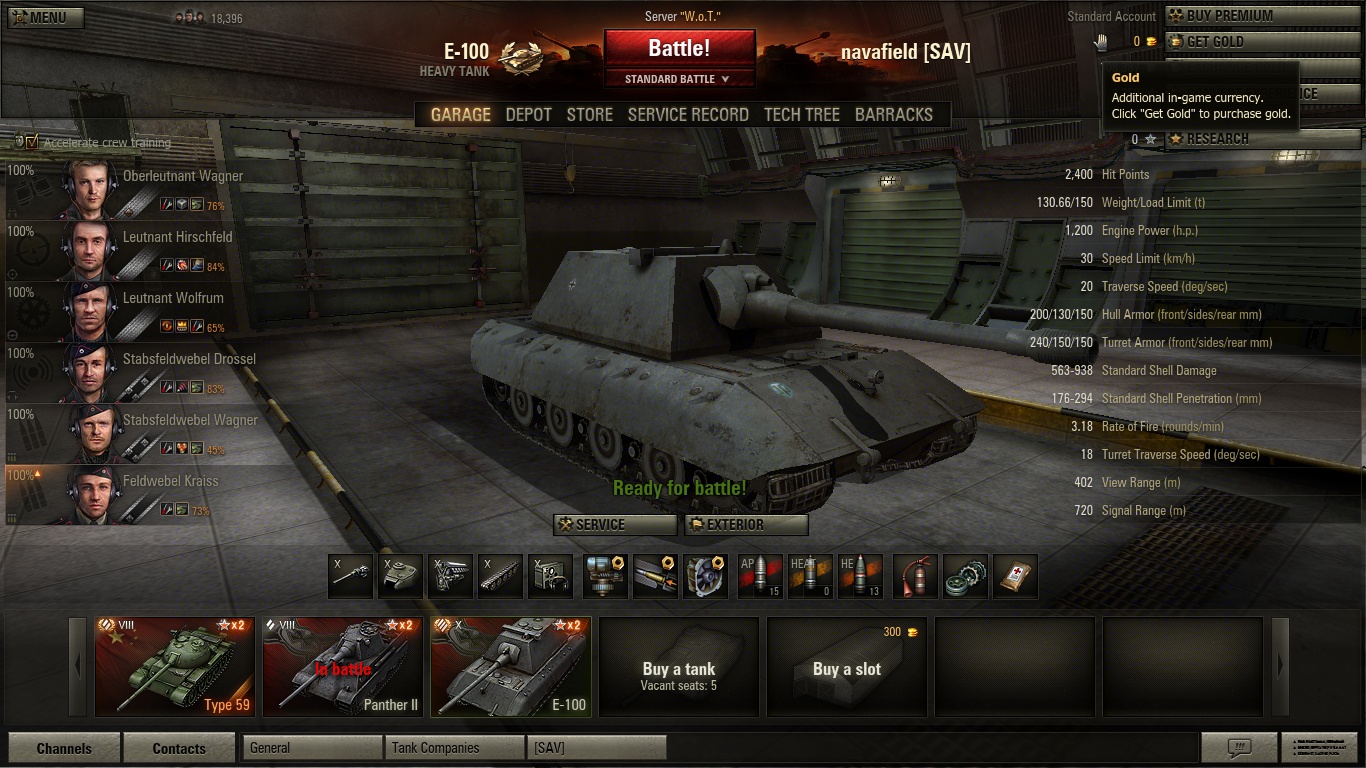Click Buy a slot for 300 gold
The height and width of the screenshot is (768, 1366).
click(846, 667)
